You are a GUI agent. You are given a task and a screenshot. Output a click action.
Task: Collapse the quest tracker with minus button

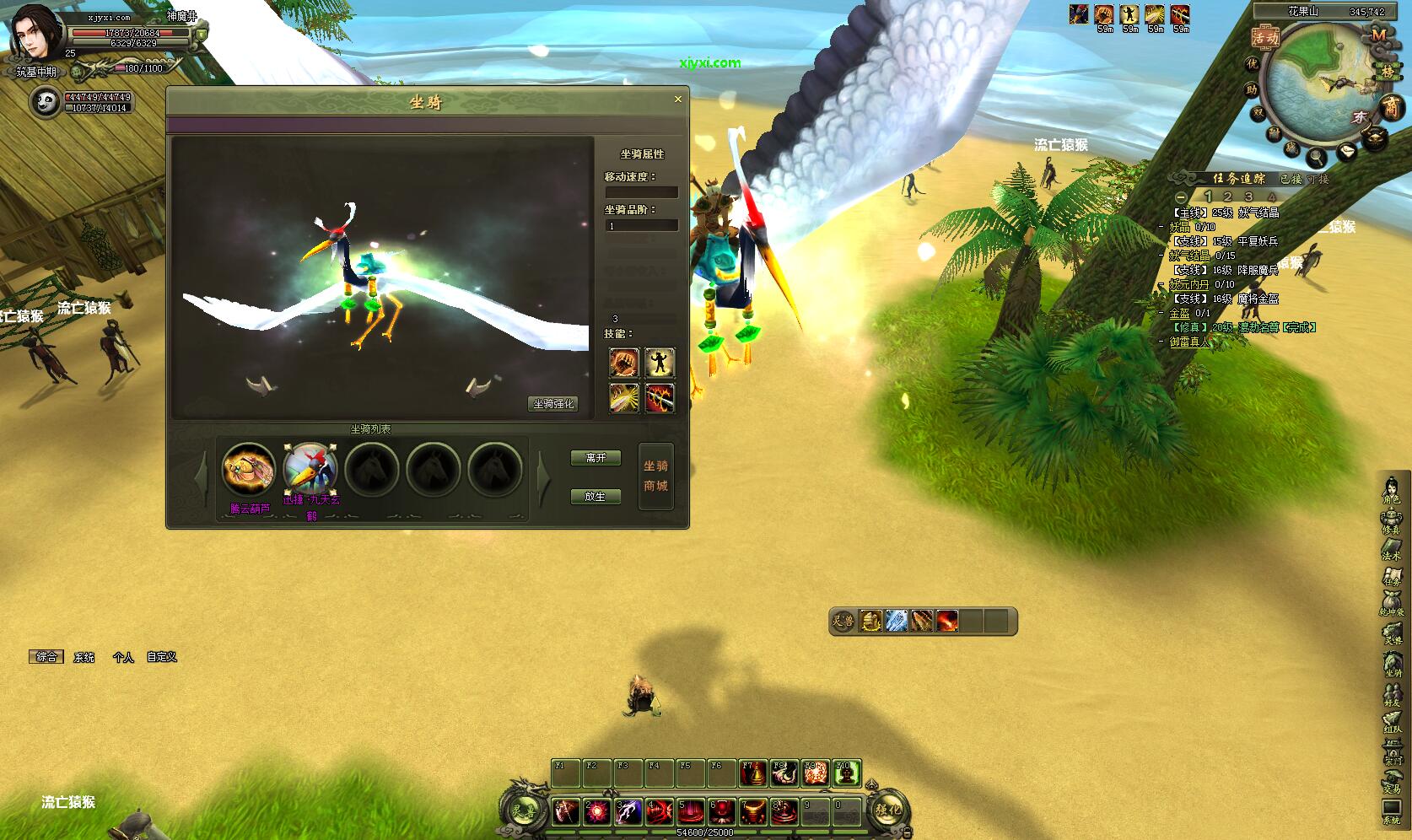1182,197
